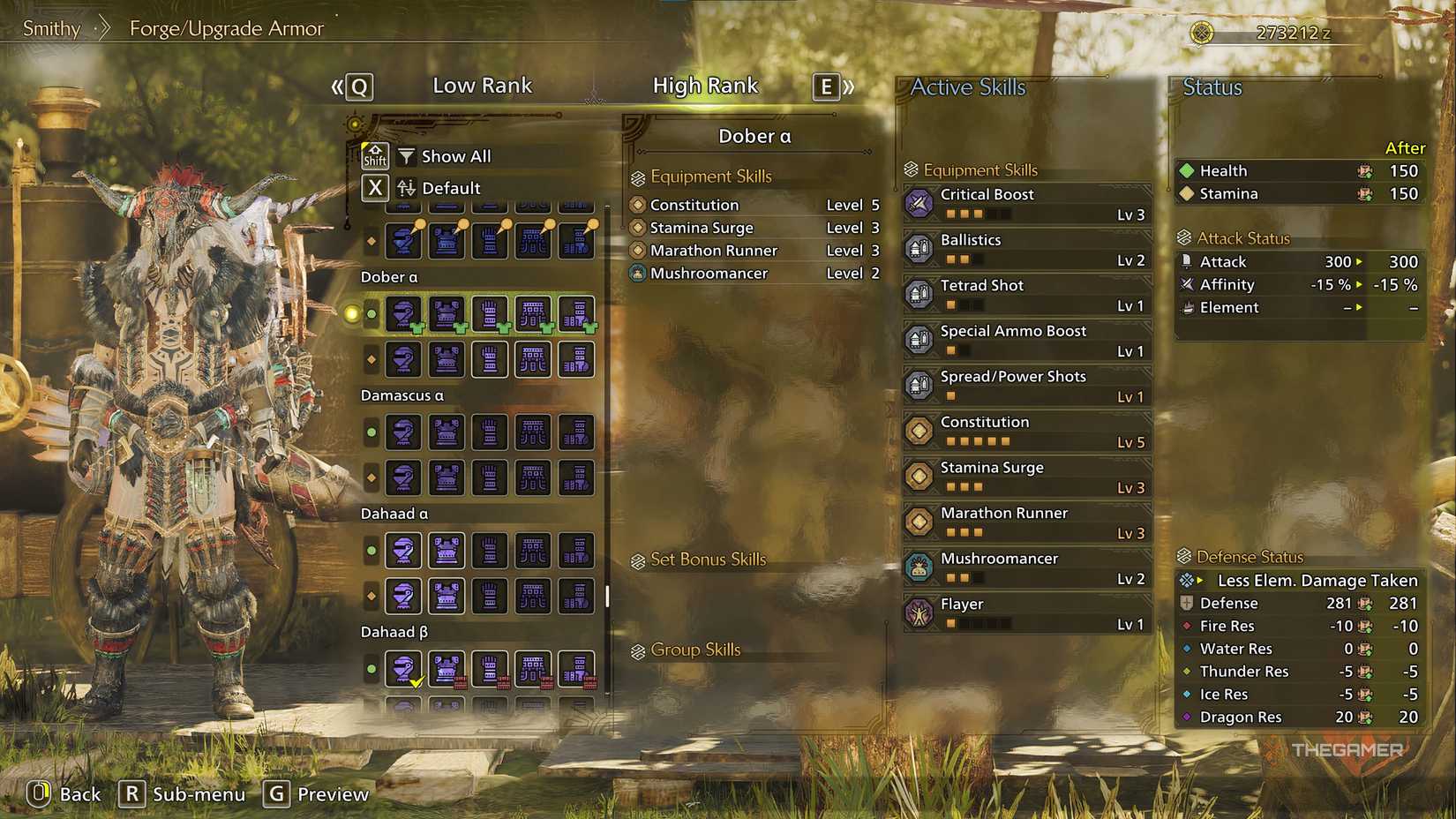Click the Flayer skill icon

tap(919, 612)
